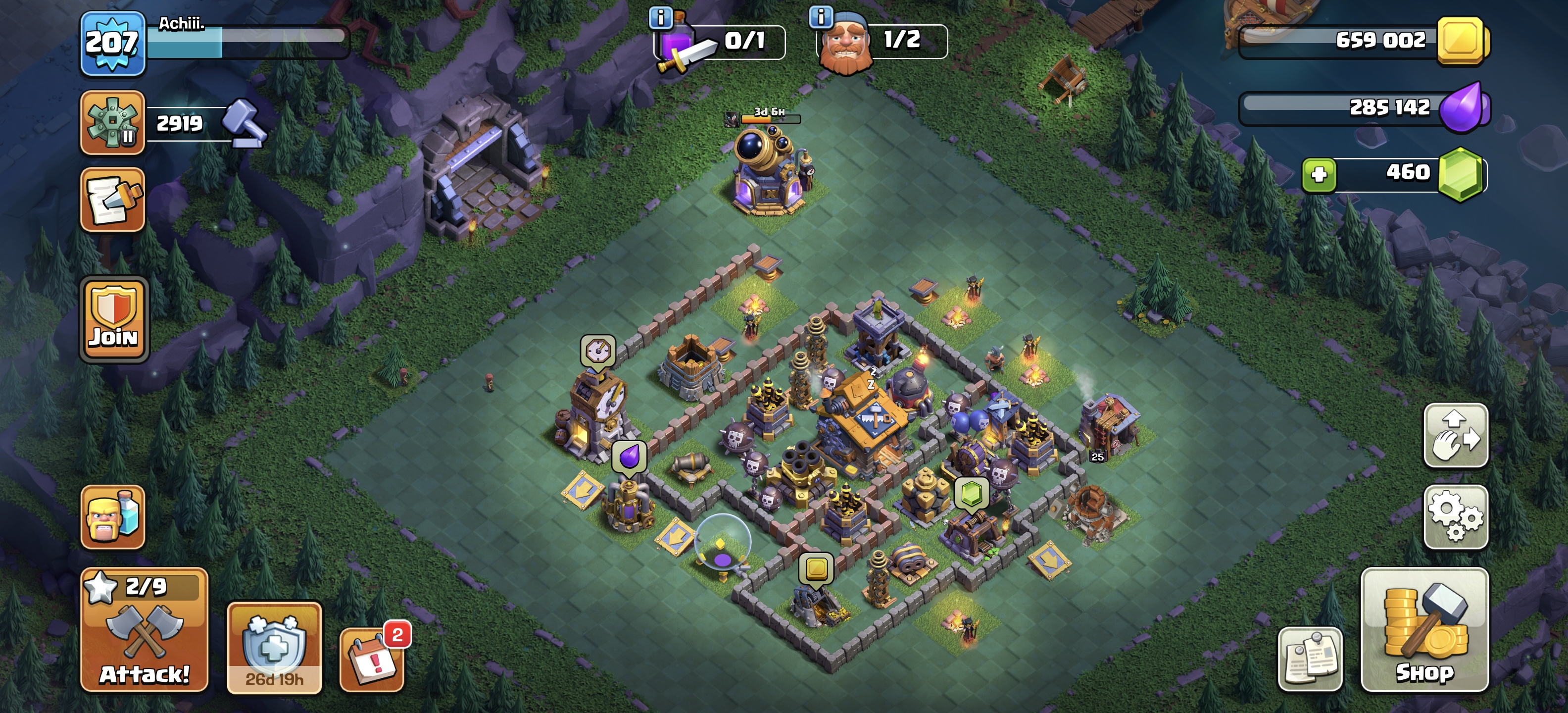Image resolution: width=1568 pixels, height=713 pixels.
Task: Open the barbarian army training menu
Action: click(113, 516)
